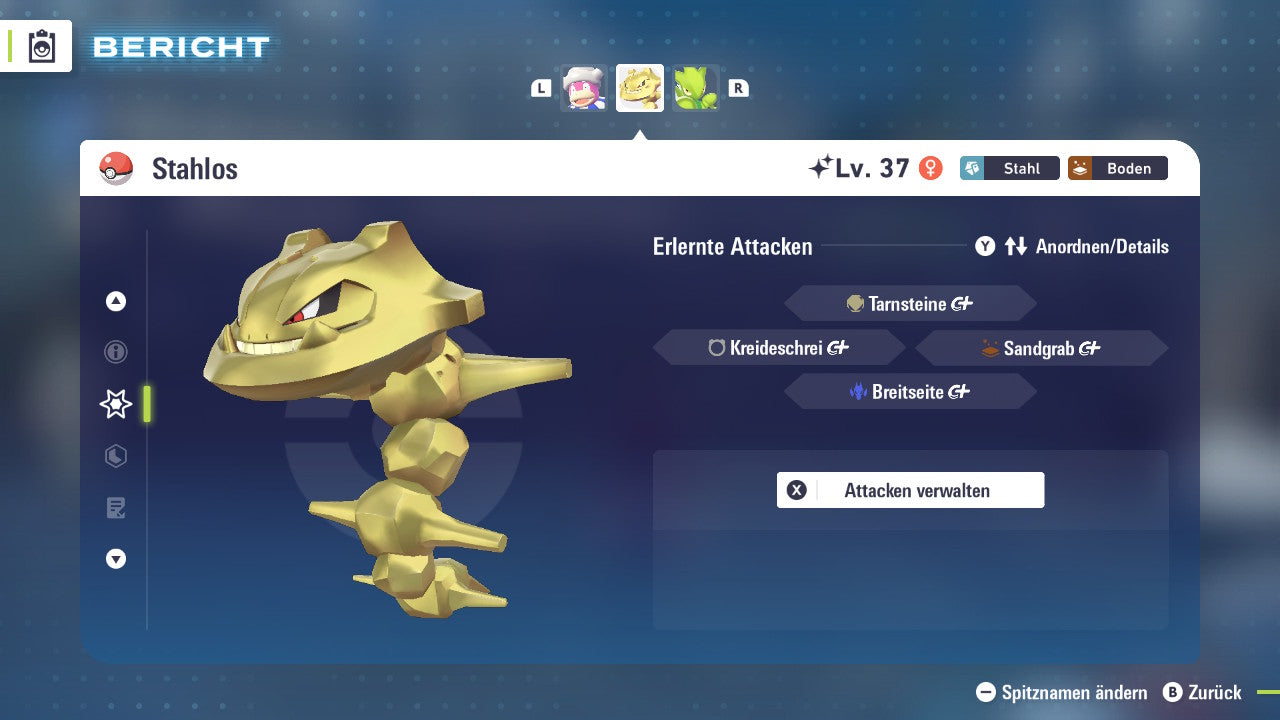
Task: Open the Pokémon info panel in sidebar
Action: (115, 352)
